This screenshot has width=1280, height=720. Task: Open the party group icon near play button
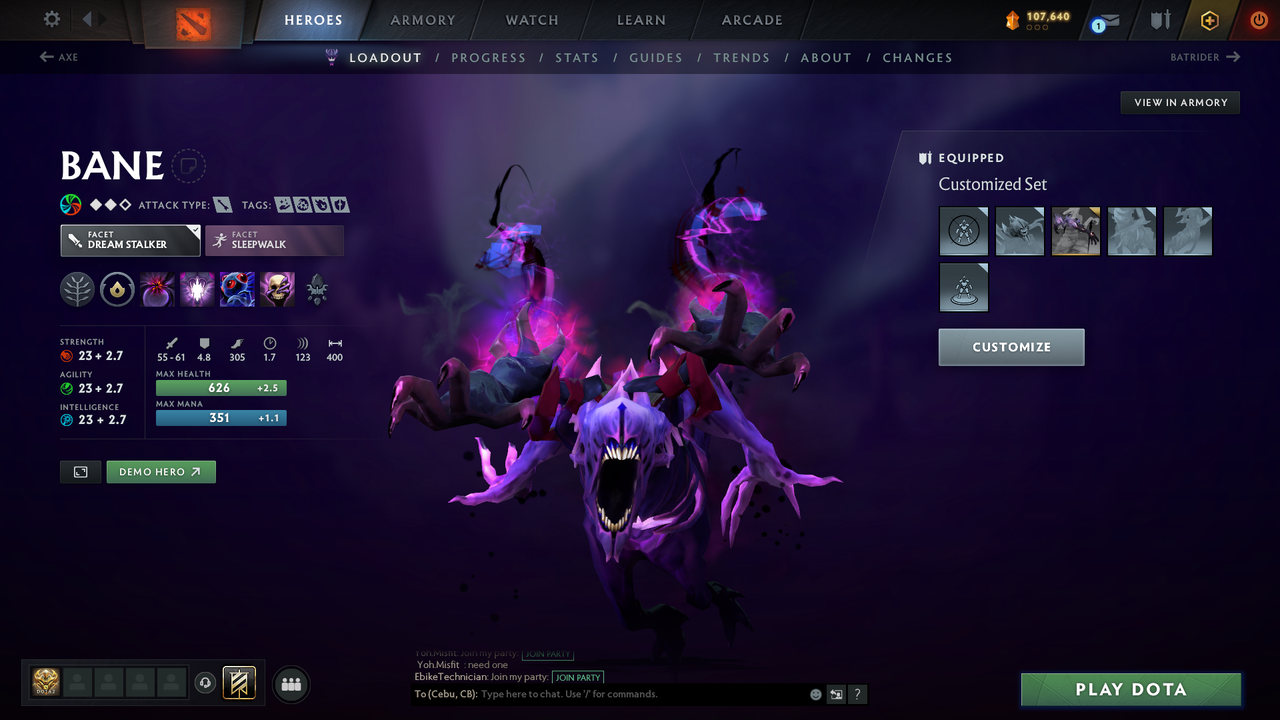[291, 684]
